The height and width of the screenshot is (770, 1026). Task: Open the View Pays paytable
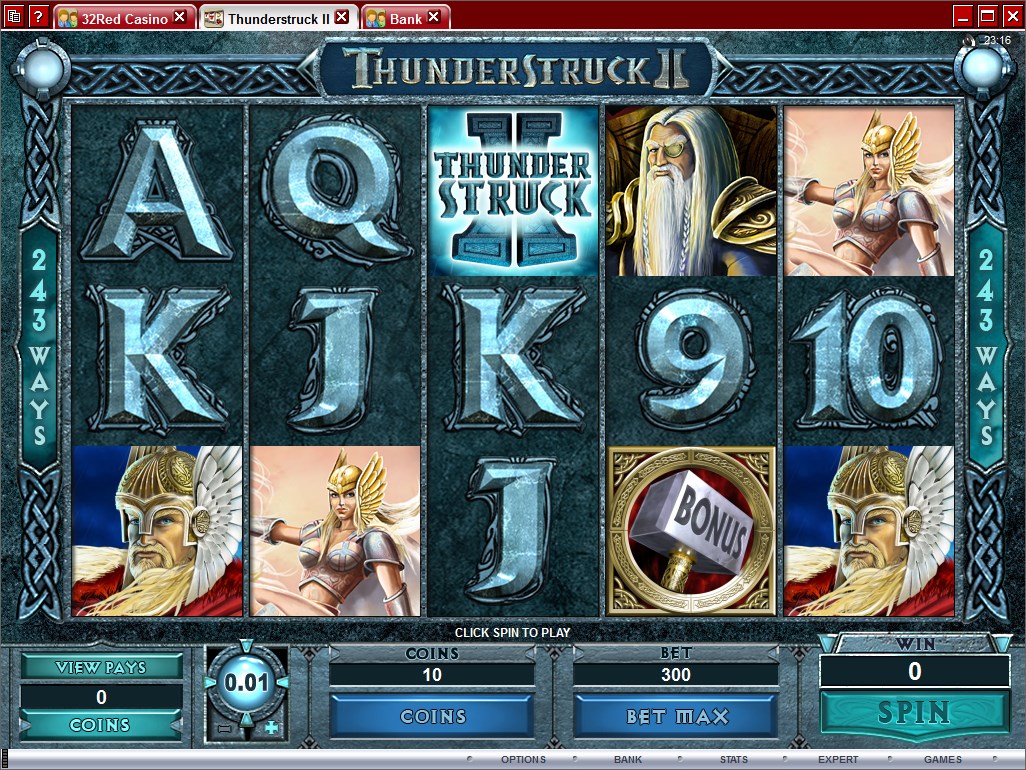coord(101,667)
